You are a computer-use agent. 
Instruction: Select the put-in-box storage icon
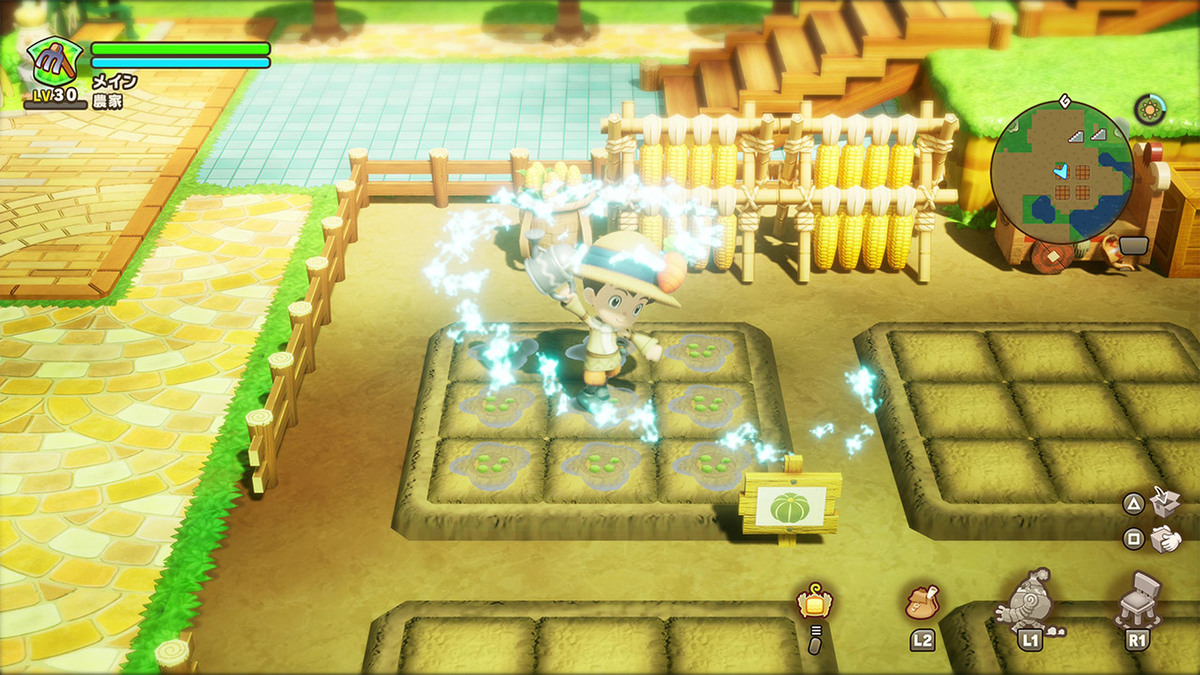coord(1165,502)
